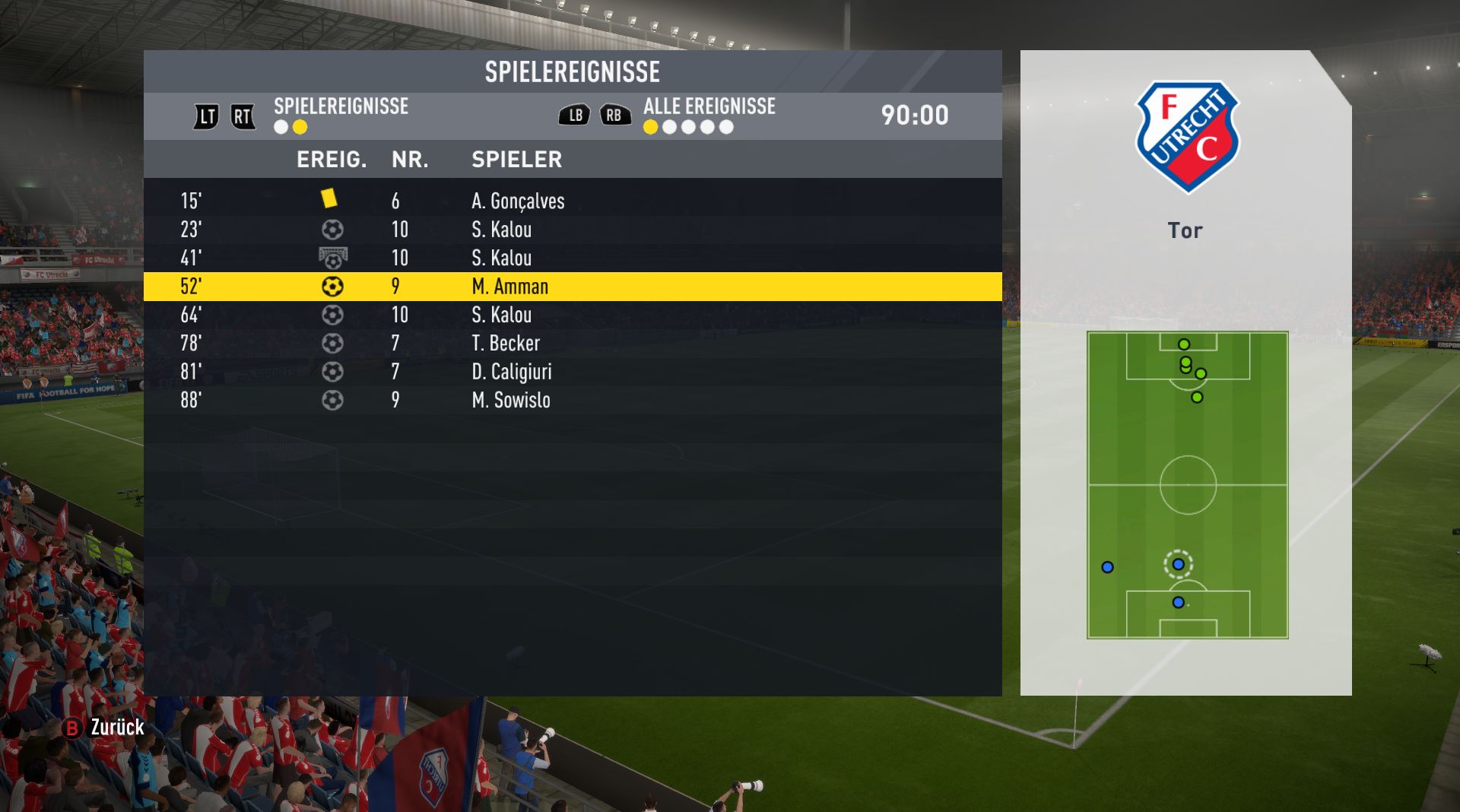1460x812 pixels.
Task: Open the Alle Ereignisse filter tab
Action: pyautogui.click(x=709, y=106)
